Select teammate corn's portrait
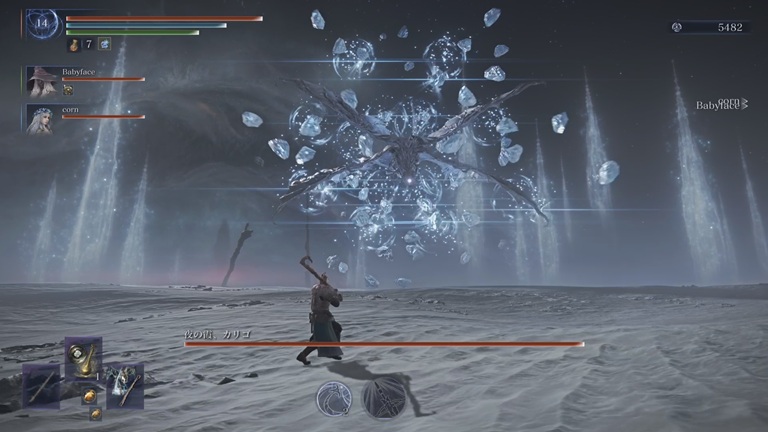Viewport: 768px width, 432px height. click(x=42, y=119)
